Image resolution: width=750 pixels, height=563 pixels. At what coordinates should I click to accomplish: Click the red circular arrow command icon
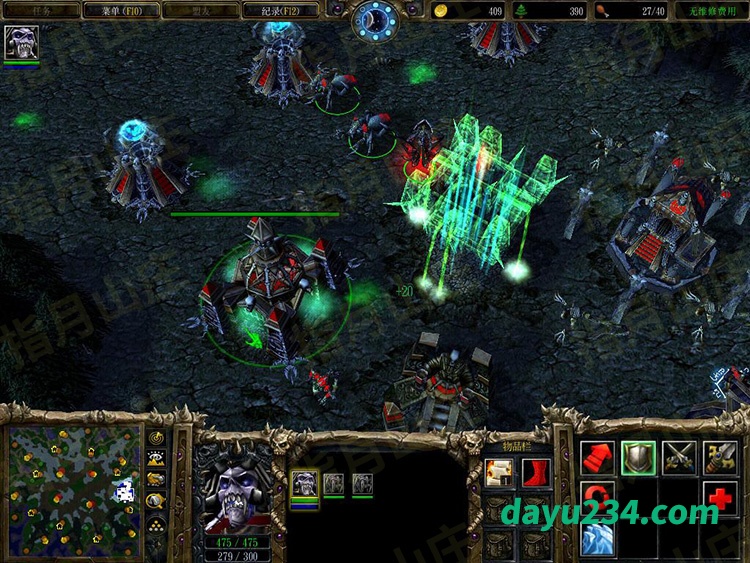pos(597,498)
